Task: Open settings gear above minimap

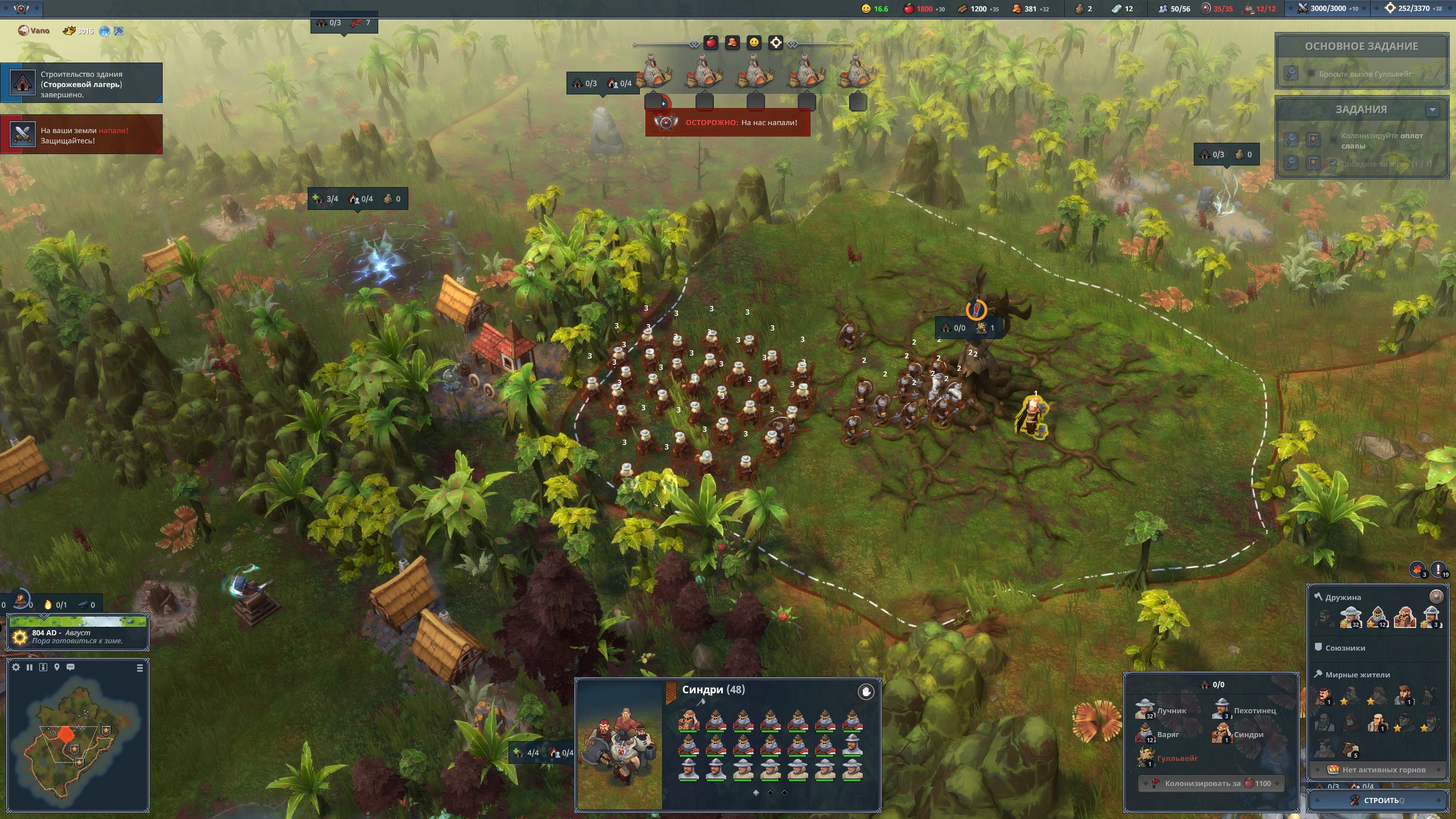Action: [16, 667]
